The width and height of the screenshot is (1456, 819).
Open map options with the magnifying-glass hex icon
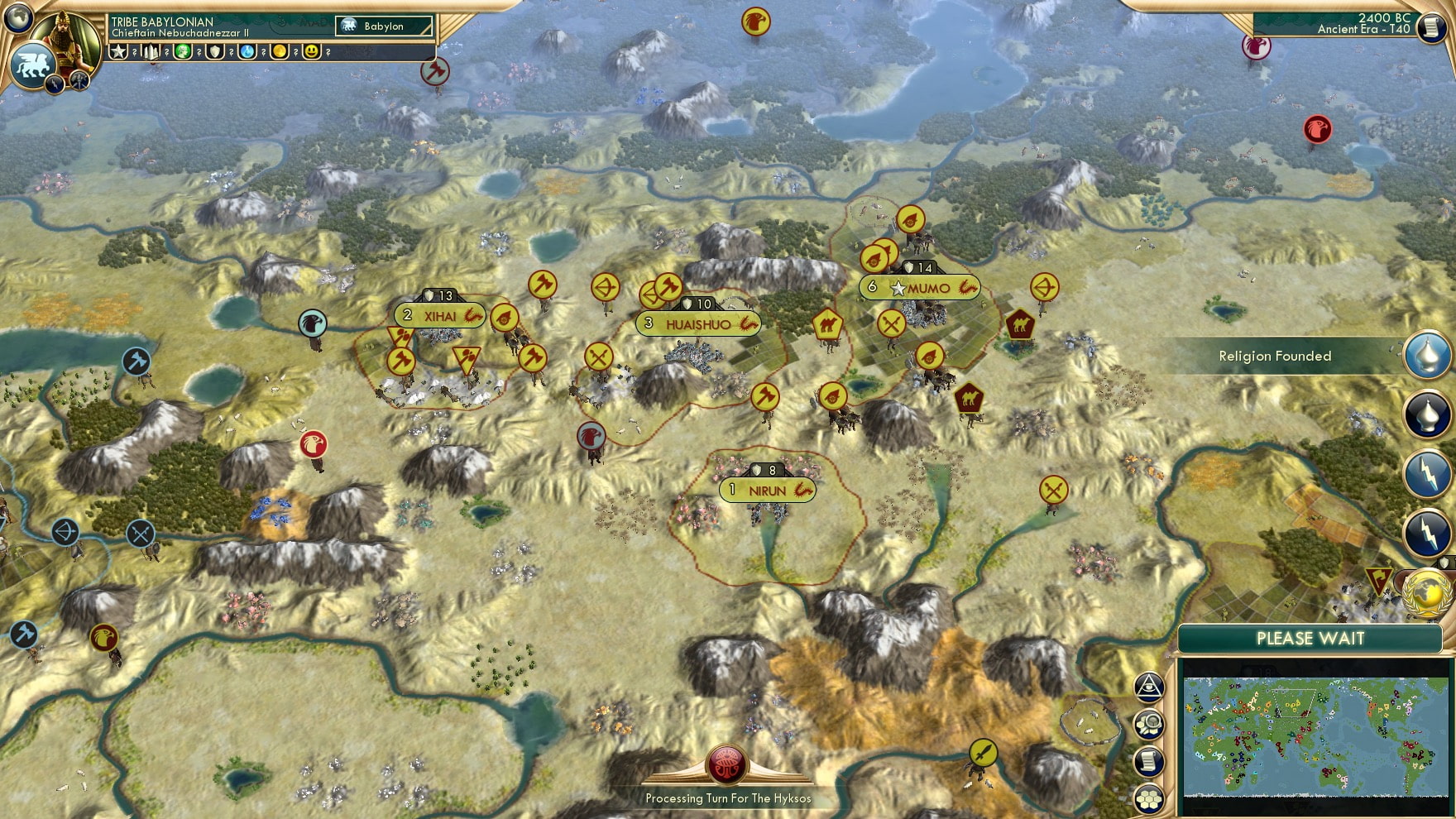click(x=1150, y=724)
